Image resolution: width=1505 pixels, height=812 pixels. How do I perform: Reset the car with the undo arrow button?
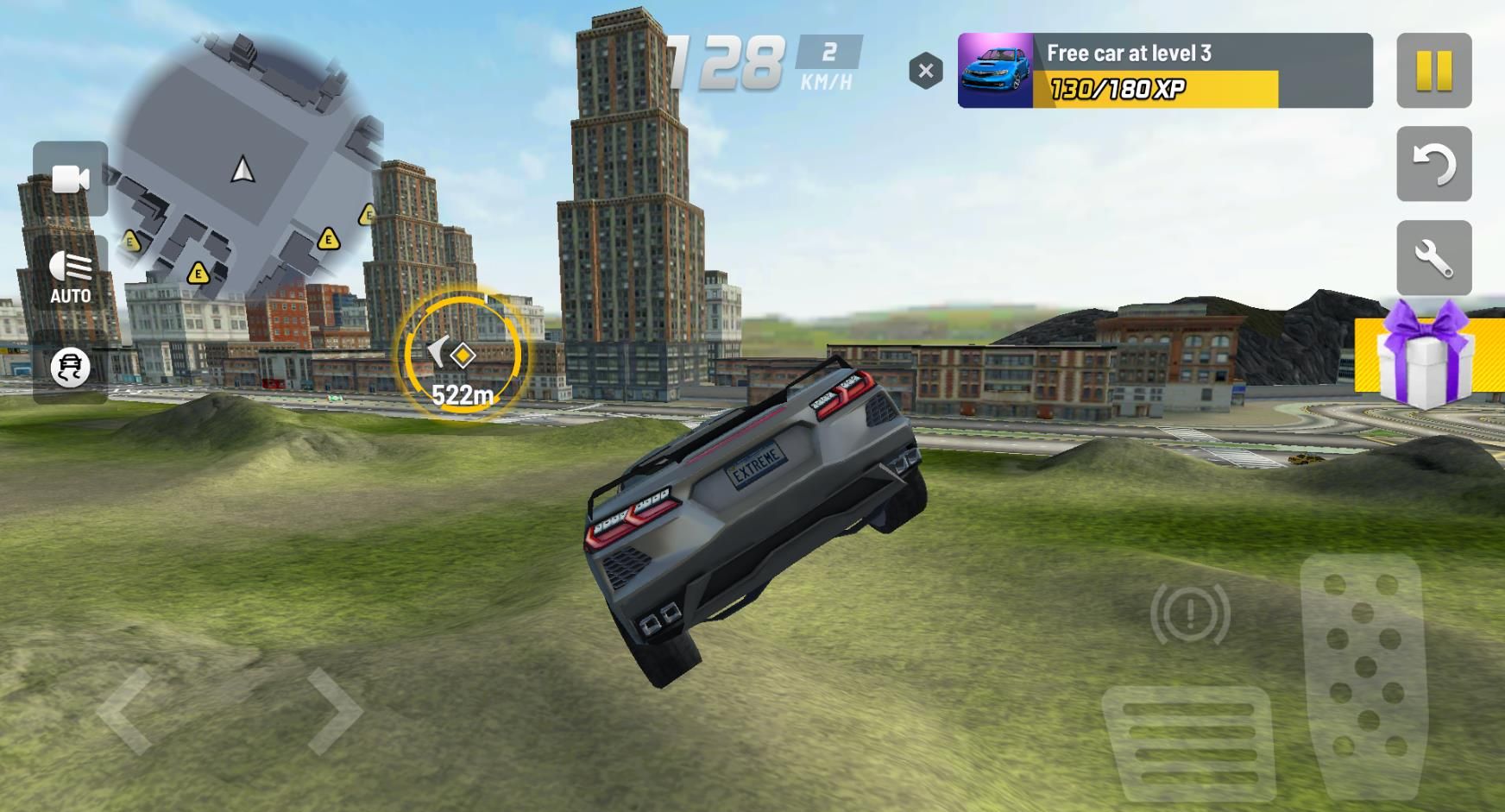[1433, 164]
